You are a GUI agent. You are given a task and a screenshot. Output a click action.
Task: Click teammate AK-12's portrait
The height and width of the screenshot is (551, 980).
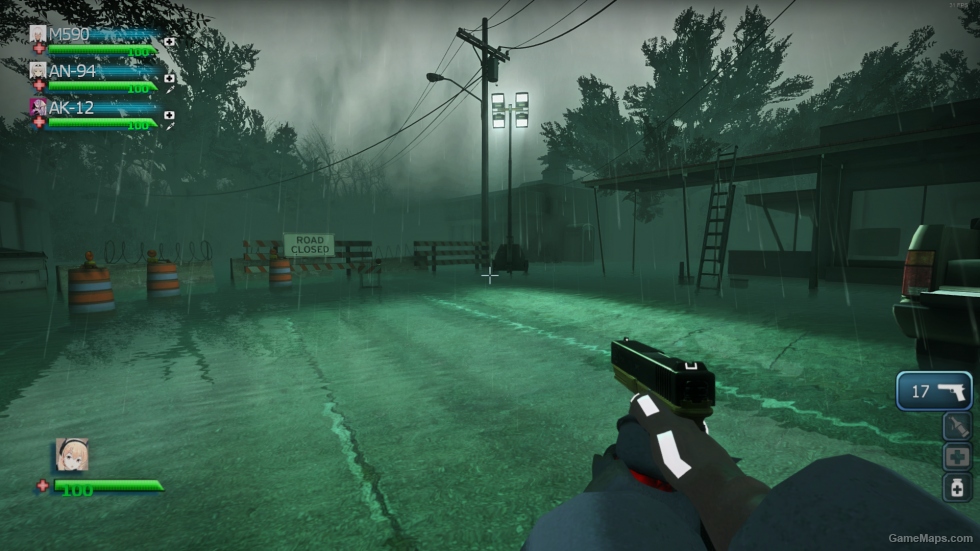pos(38,106)
